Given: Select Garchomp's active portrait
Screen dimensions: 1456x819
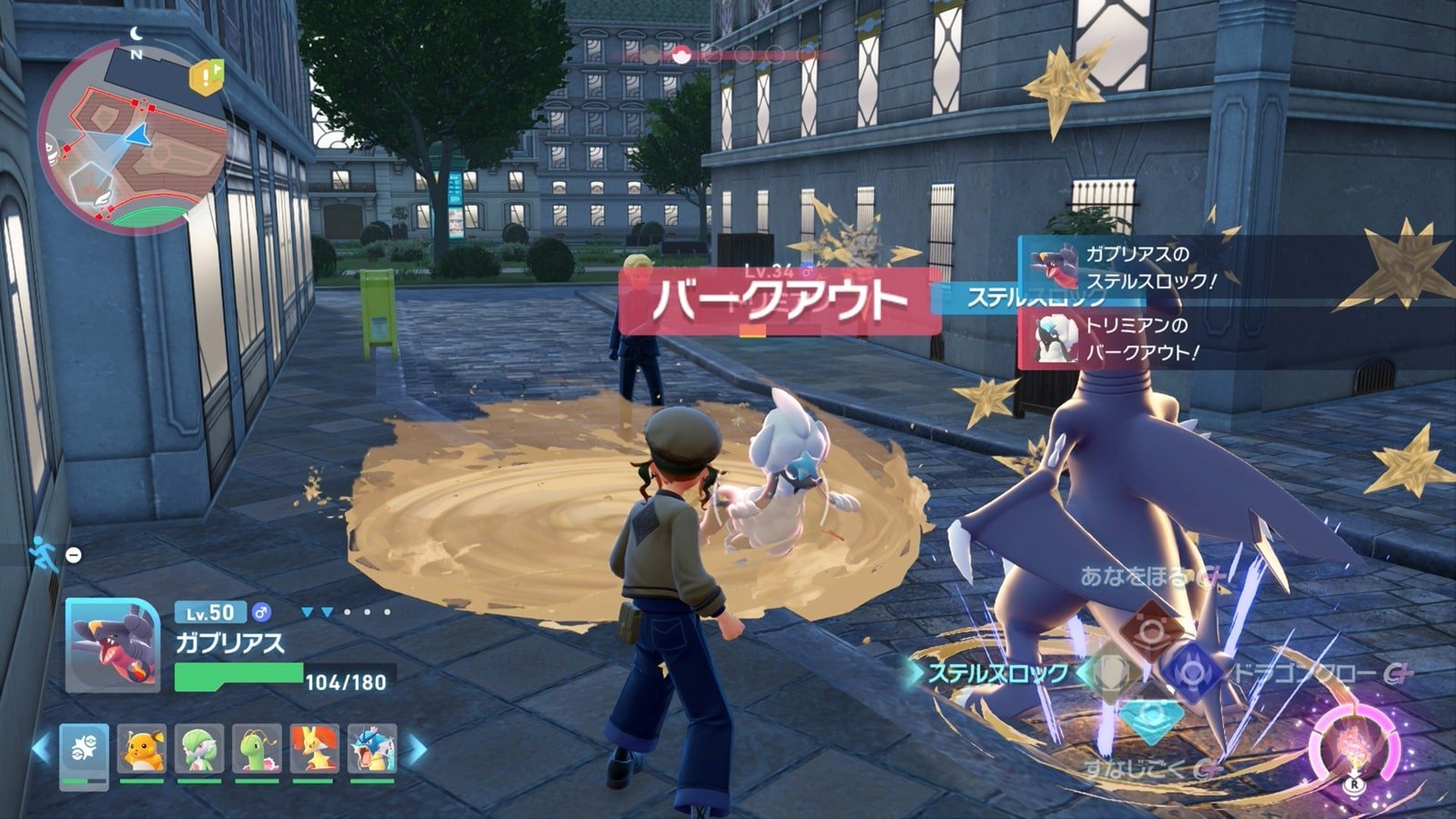Looking at the screenshot, I should [x=112, y=644].
